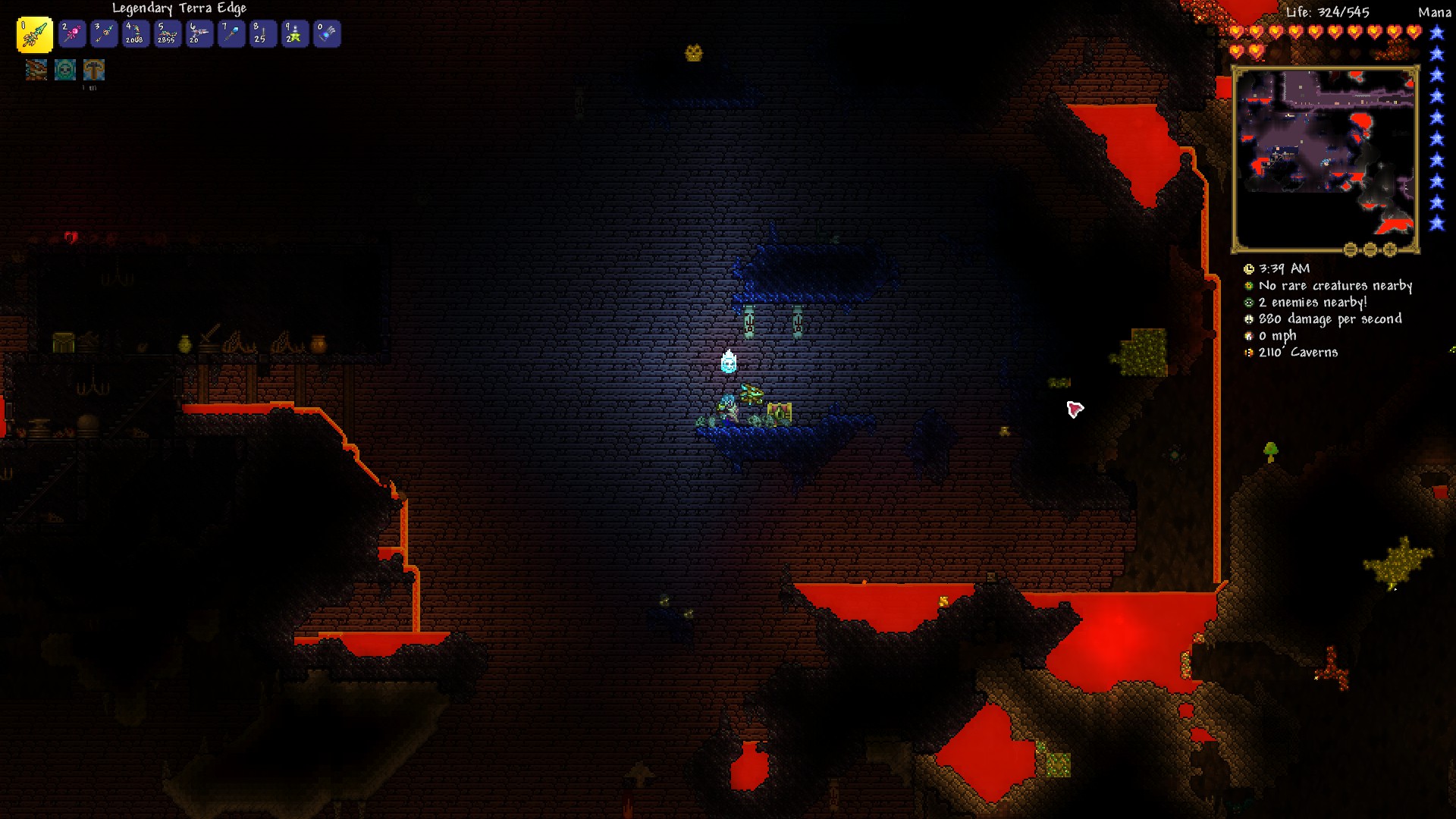This screenshot has width=1456, height=819.
Task: Click the star accessory with count 2 in slot 9
Action: tap(295, 33)
